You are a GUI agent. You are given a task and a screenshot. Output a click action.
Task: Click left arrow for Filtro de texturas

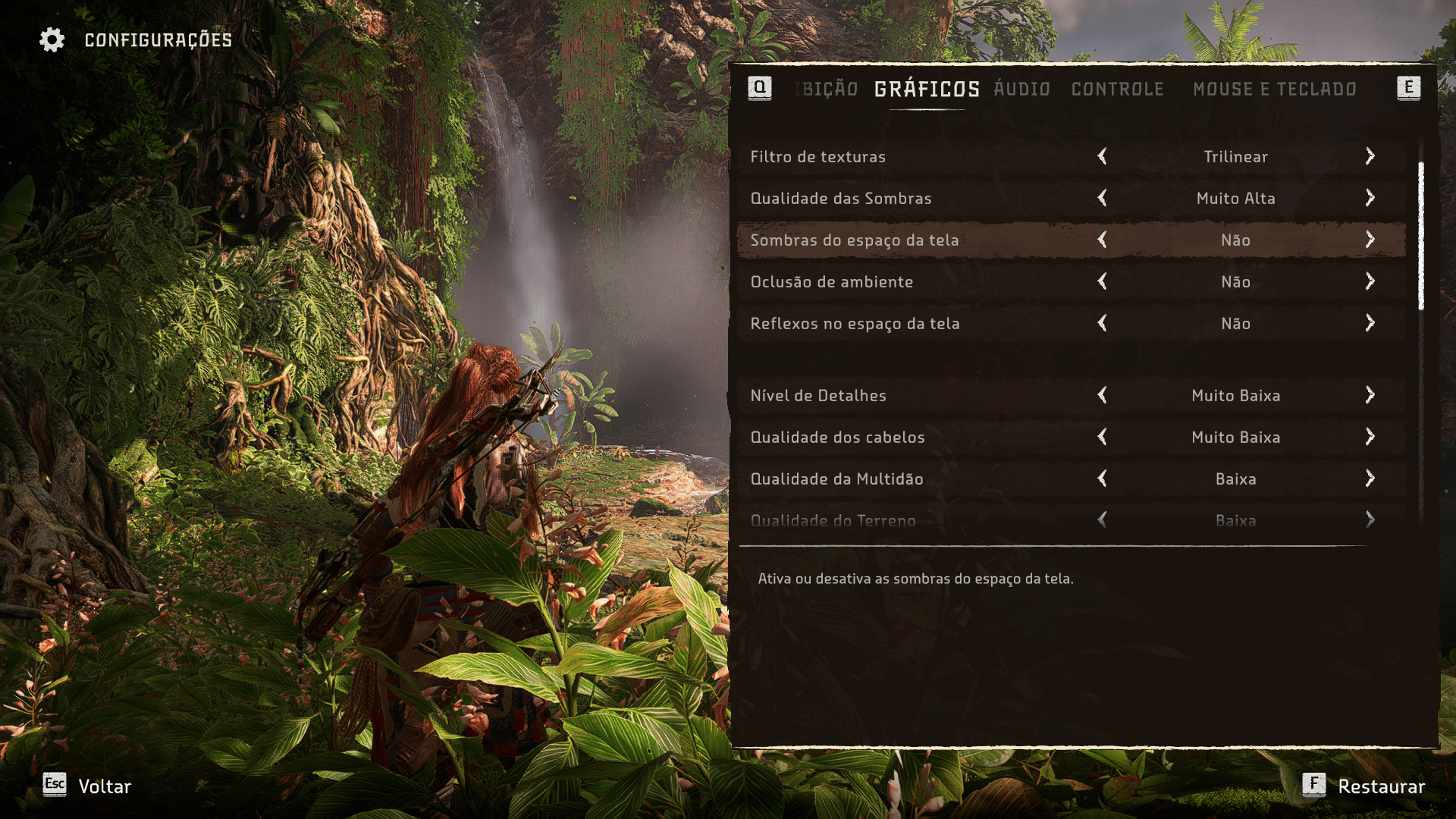tap(1102, 156)
